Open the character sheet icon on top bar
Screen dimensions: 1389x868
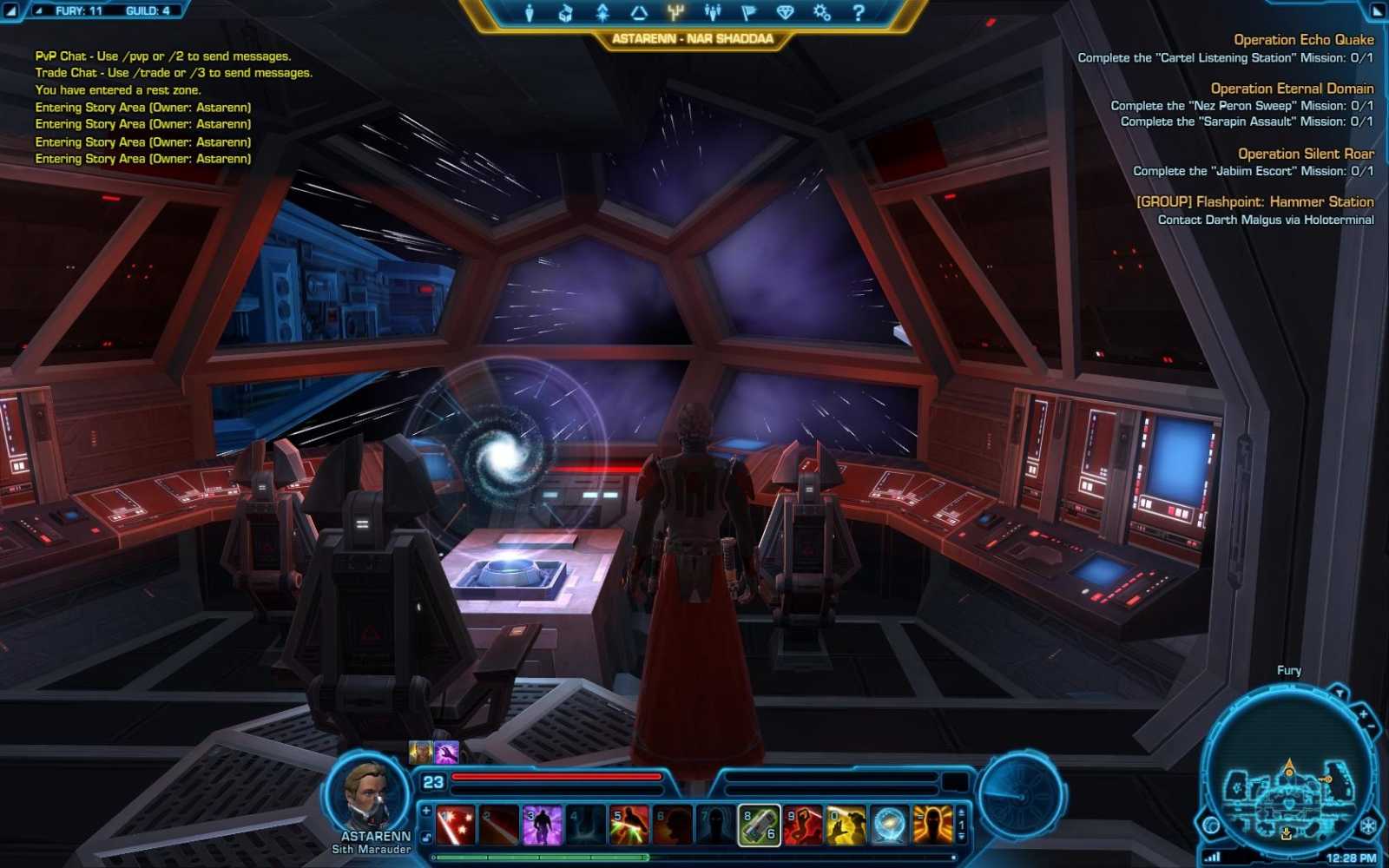(528, 12)
